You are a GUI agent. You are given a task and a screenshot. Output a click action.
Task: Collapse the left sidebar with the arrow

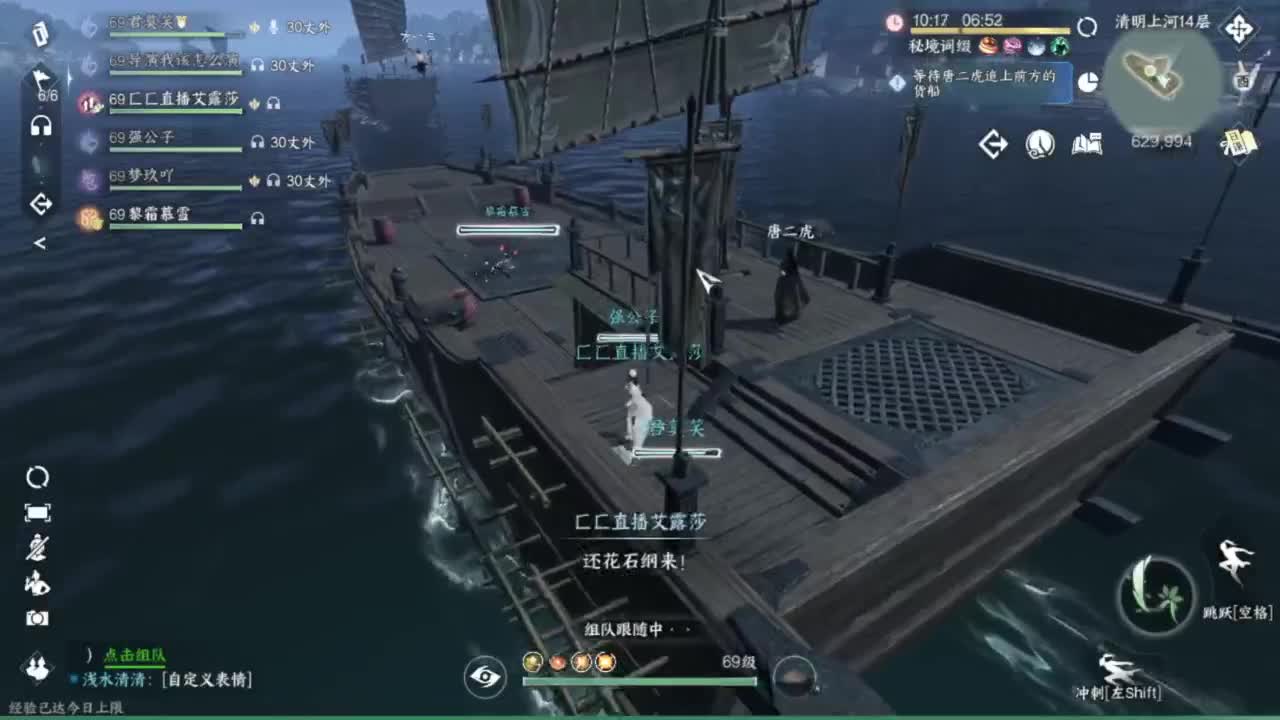click(40, 243)
